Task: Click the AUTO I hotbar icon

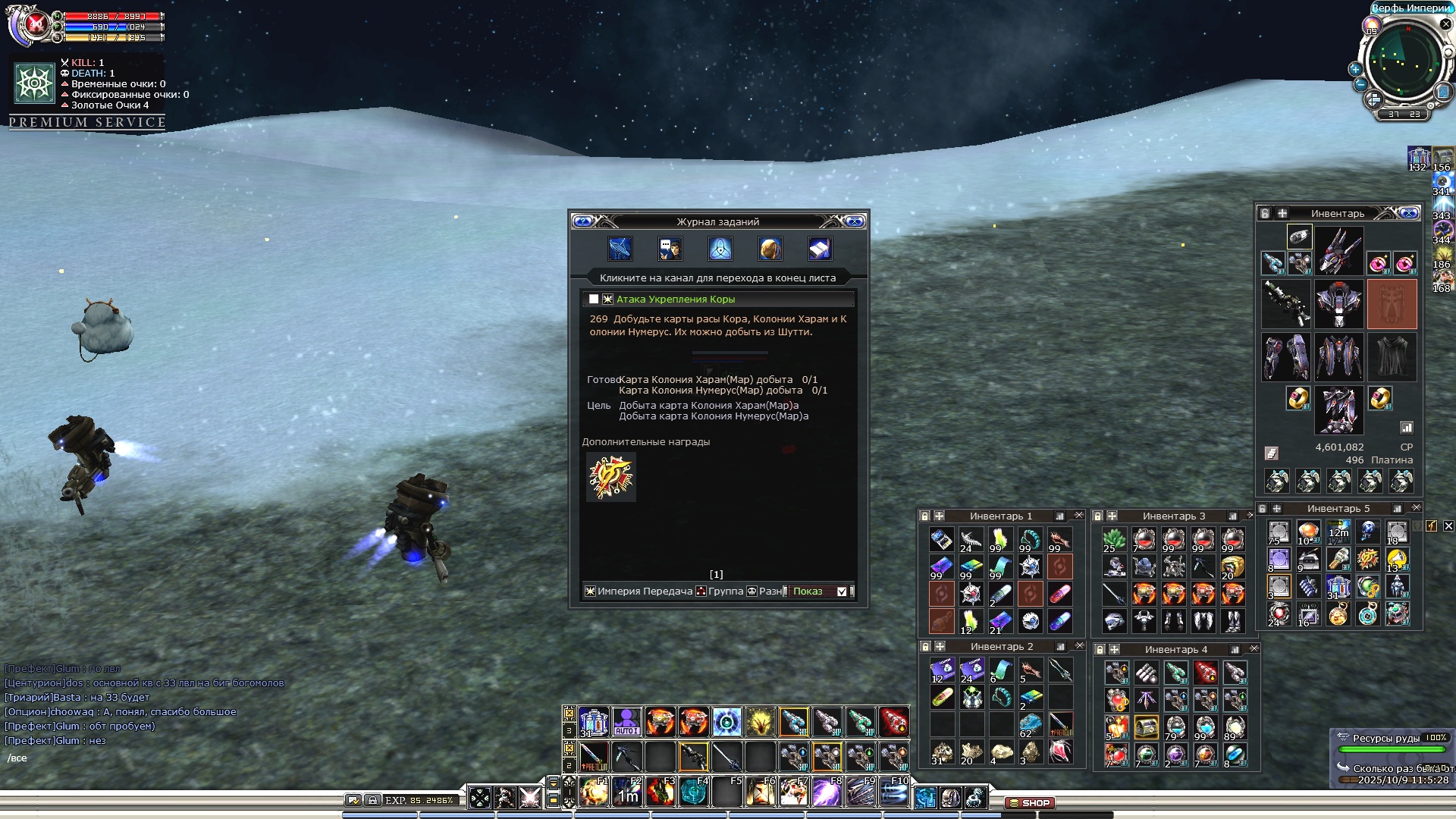Action: (x=626, y=722)
